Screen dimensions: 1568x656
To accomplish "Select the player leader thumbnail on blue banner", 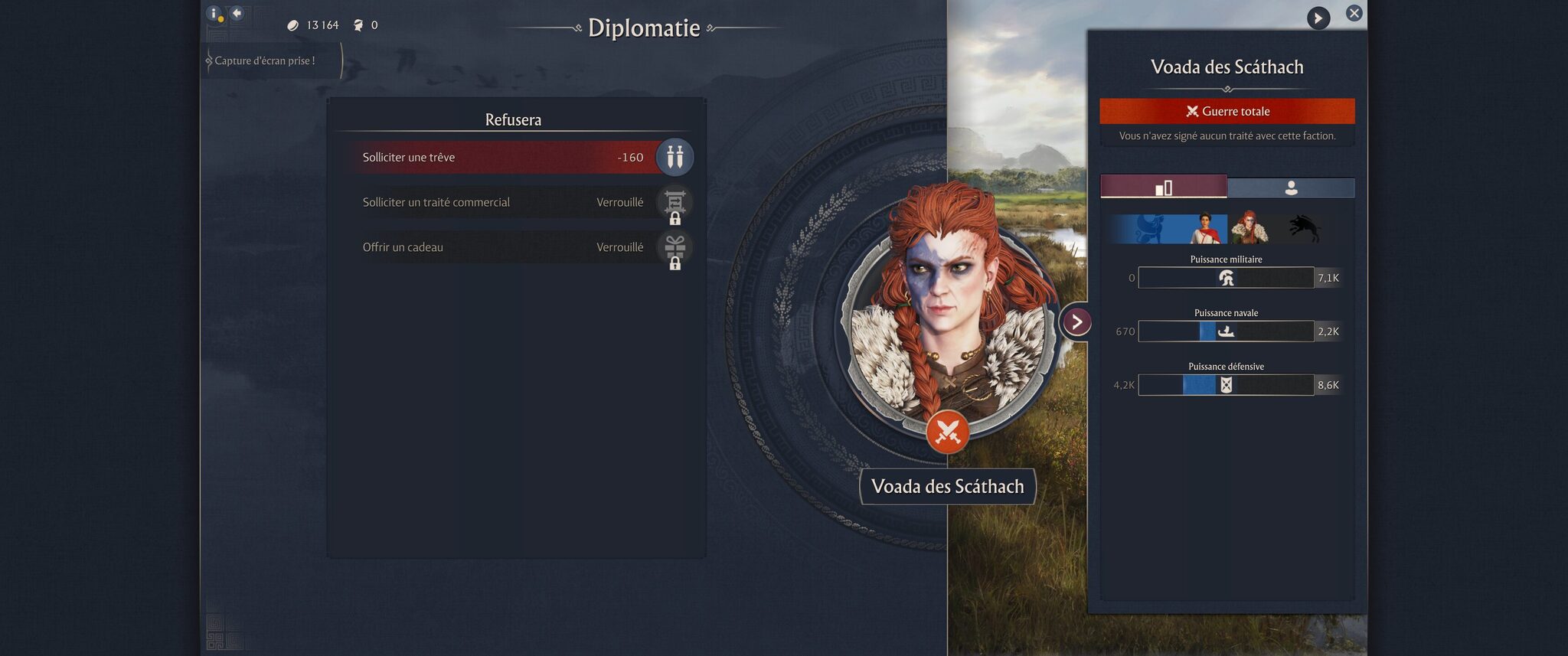I will (x=1205, y=228).
